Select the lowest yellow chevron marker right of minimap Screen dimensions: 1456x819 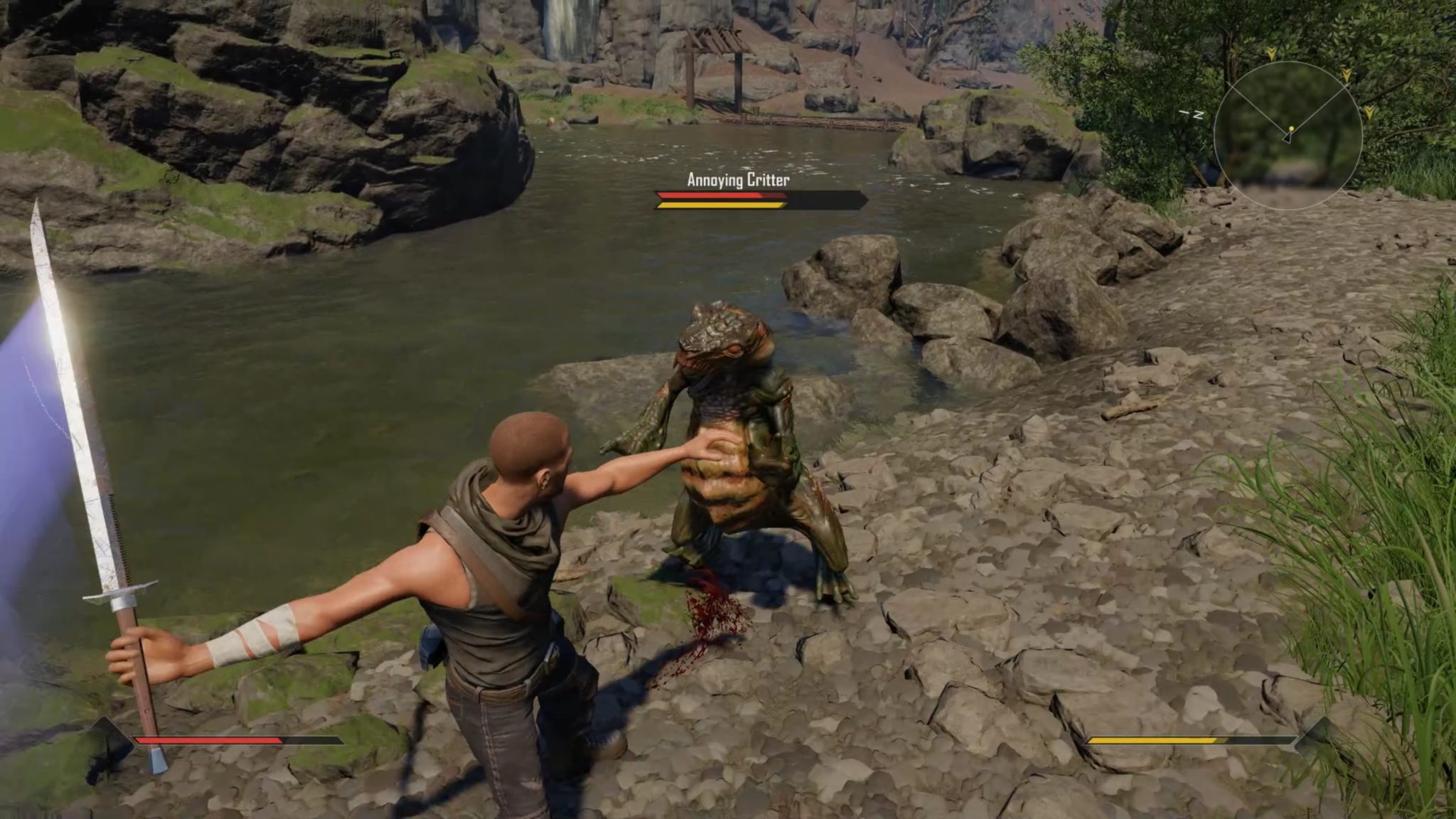point(1369,112)
